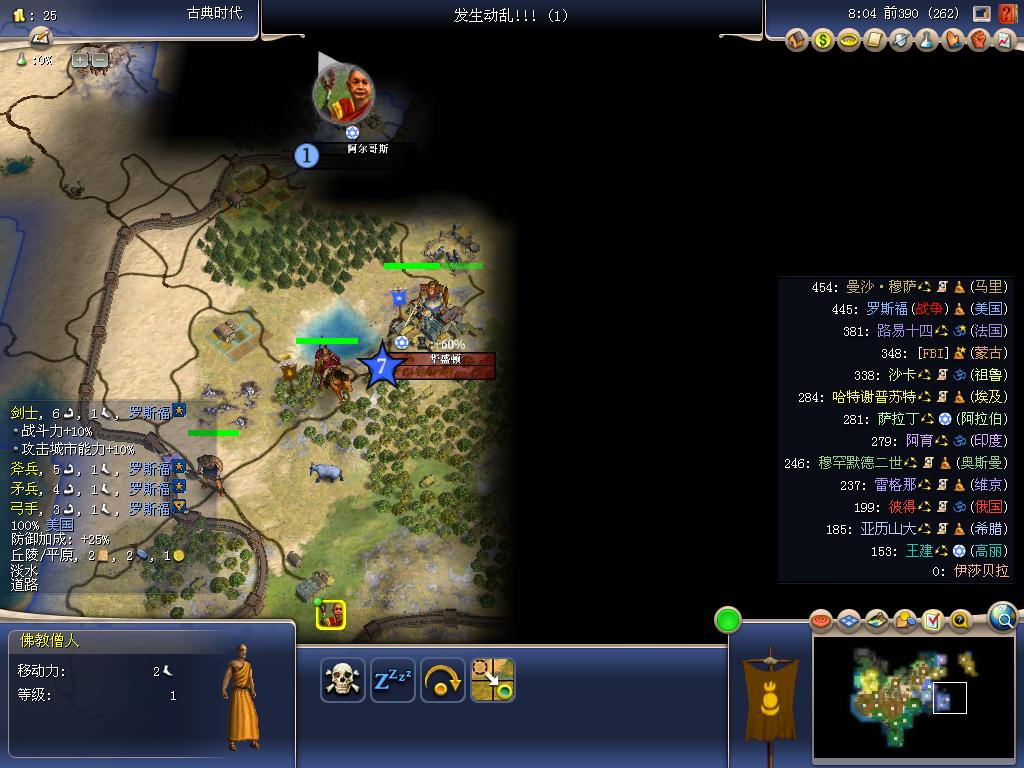Decrease research rate with minus button
The width and height of the screenshot is (1024, 768).
[x=99, y=60]
